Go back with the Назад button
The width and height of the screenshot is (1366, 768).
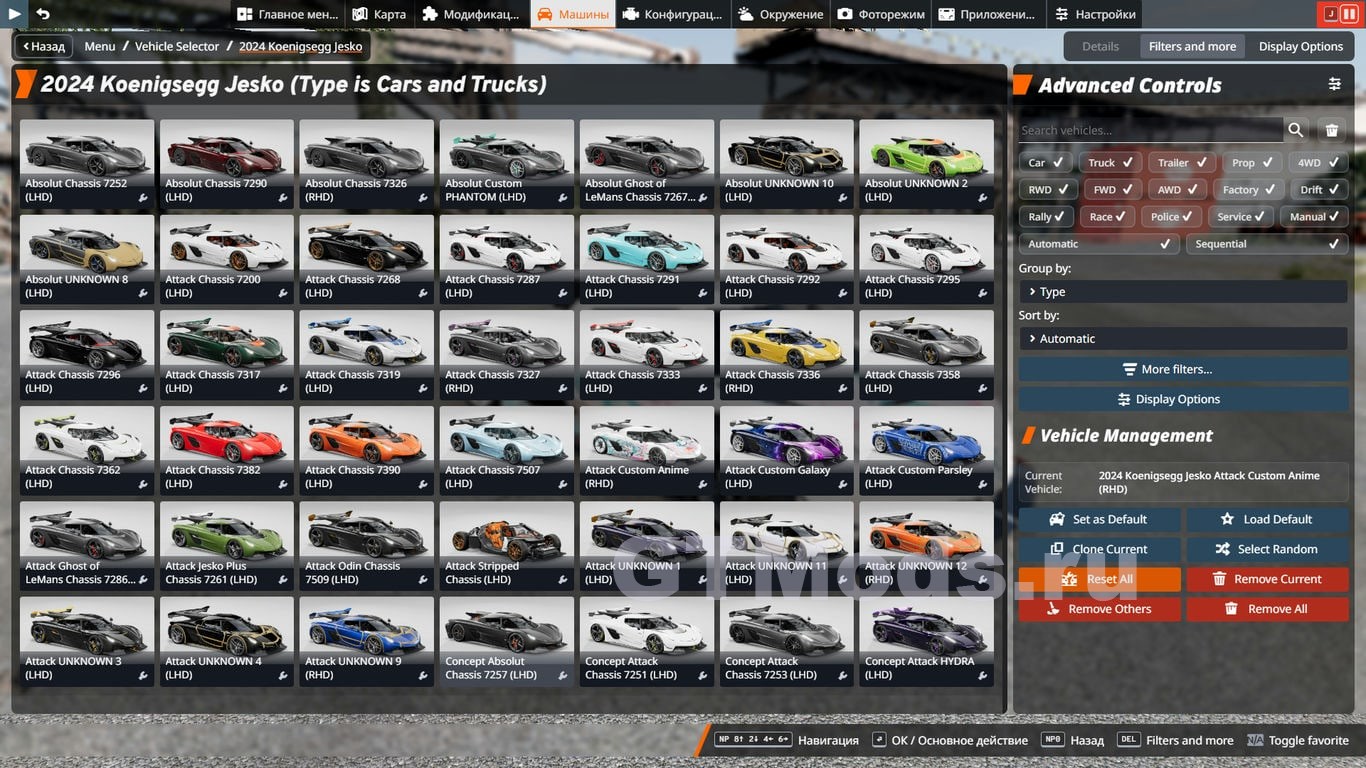coord(44,46)
